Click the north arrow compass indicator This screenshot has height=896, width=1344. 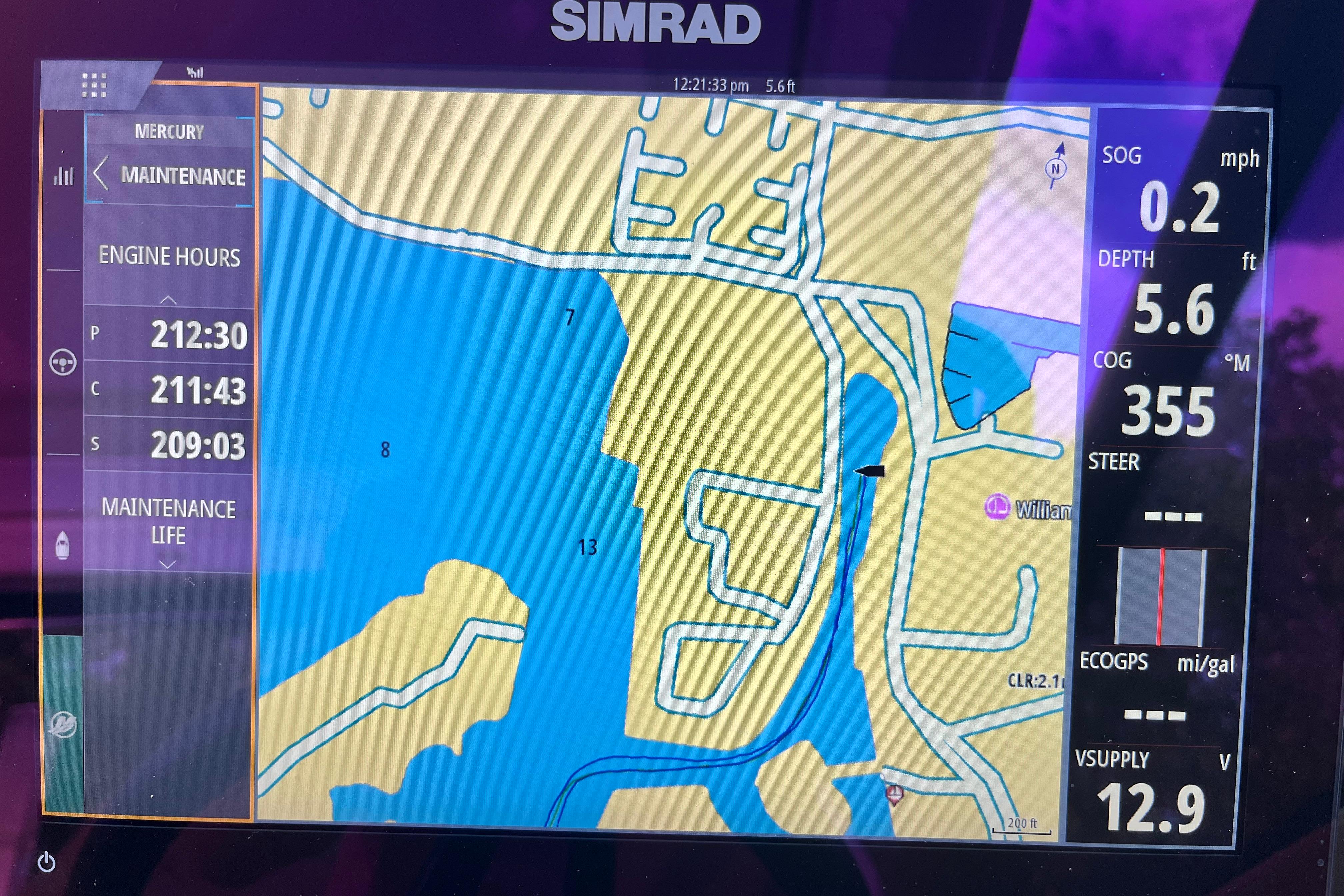1056,166
